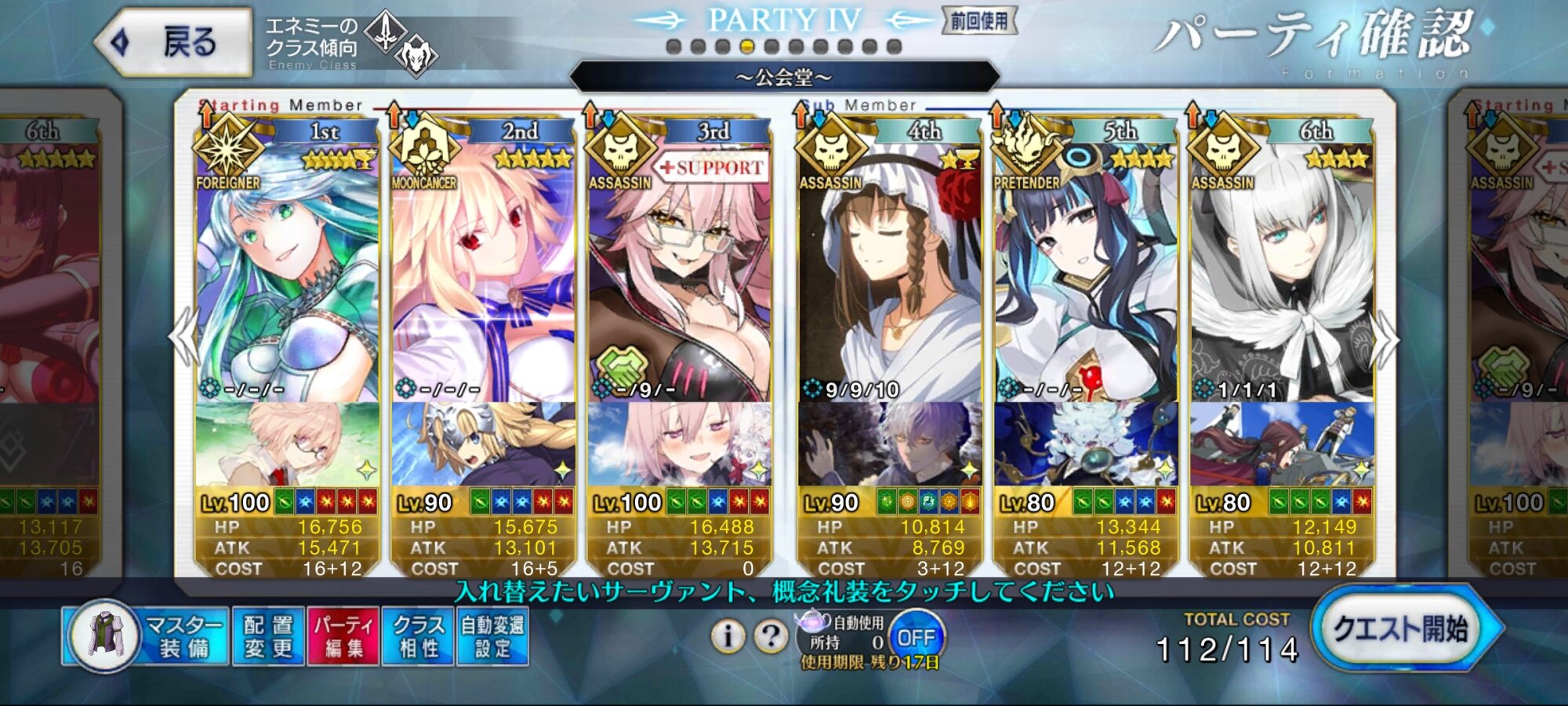This screenshot has width=1568, height=706.
Task: Go back with the 戻る button
Action: (174, 42)
